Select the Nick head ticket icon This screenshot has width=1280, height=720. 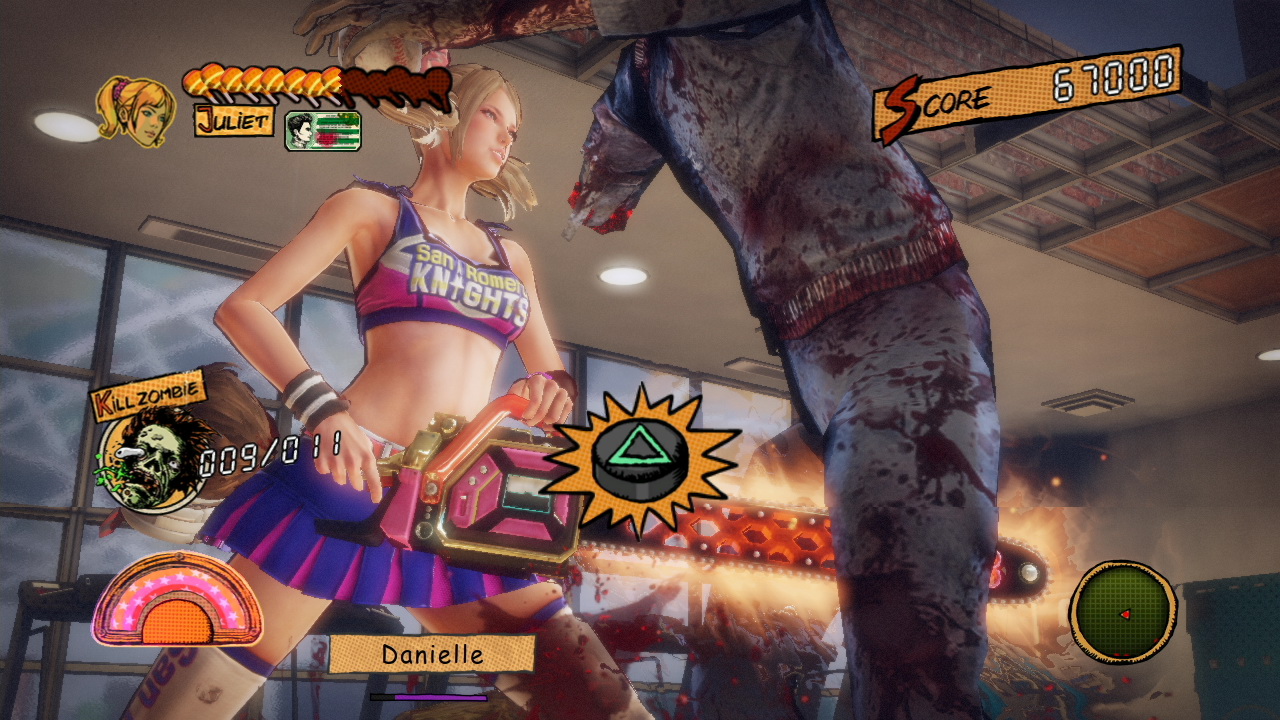coord(322,131)
